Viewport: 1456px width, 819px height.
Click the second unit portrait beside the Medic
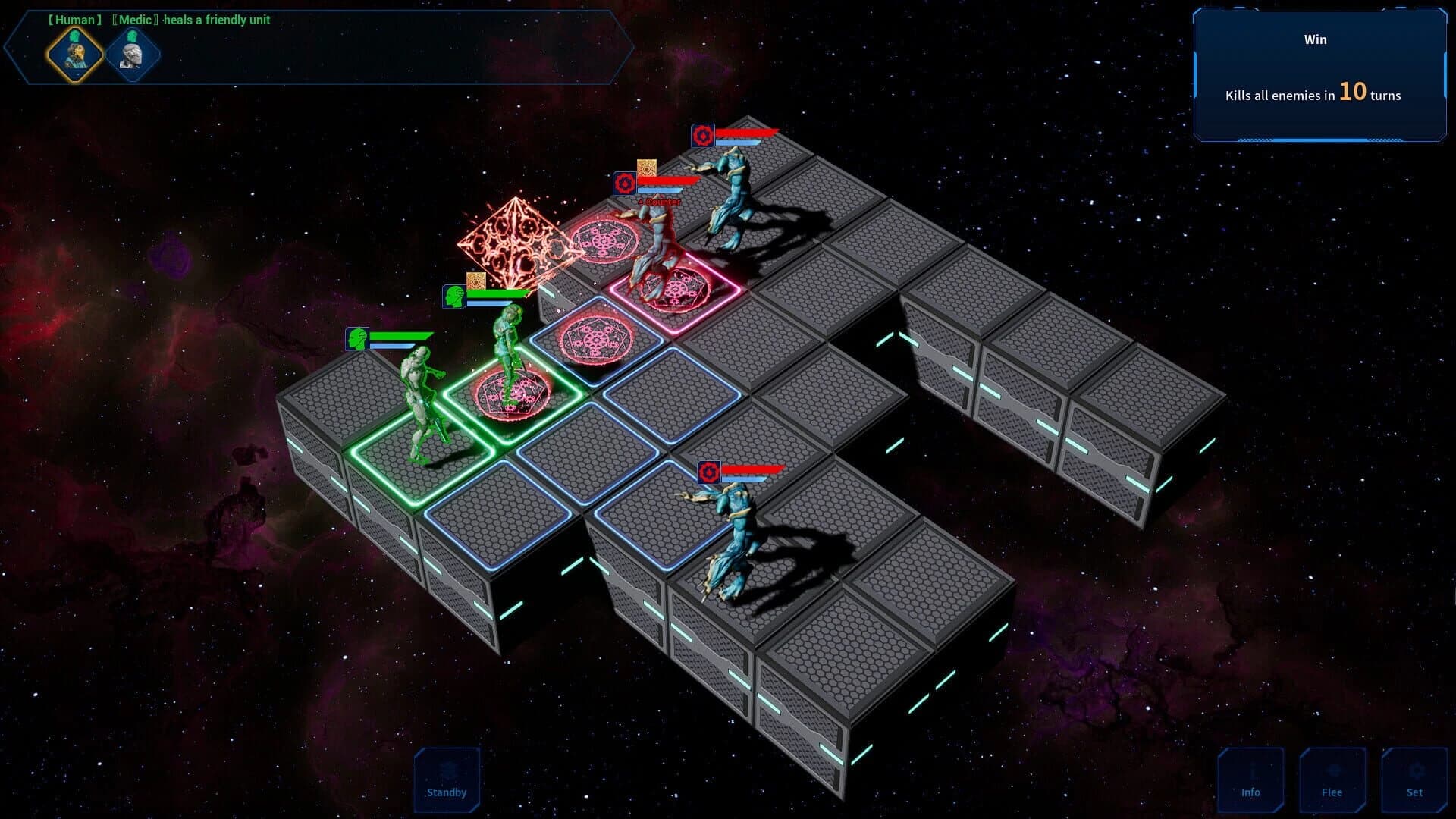[x=133, y=53]
